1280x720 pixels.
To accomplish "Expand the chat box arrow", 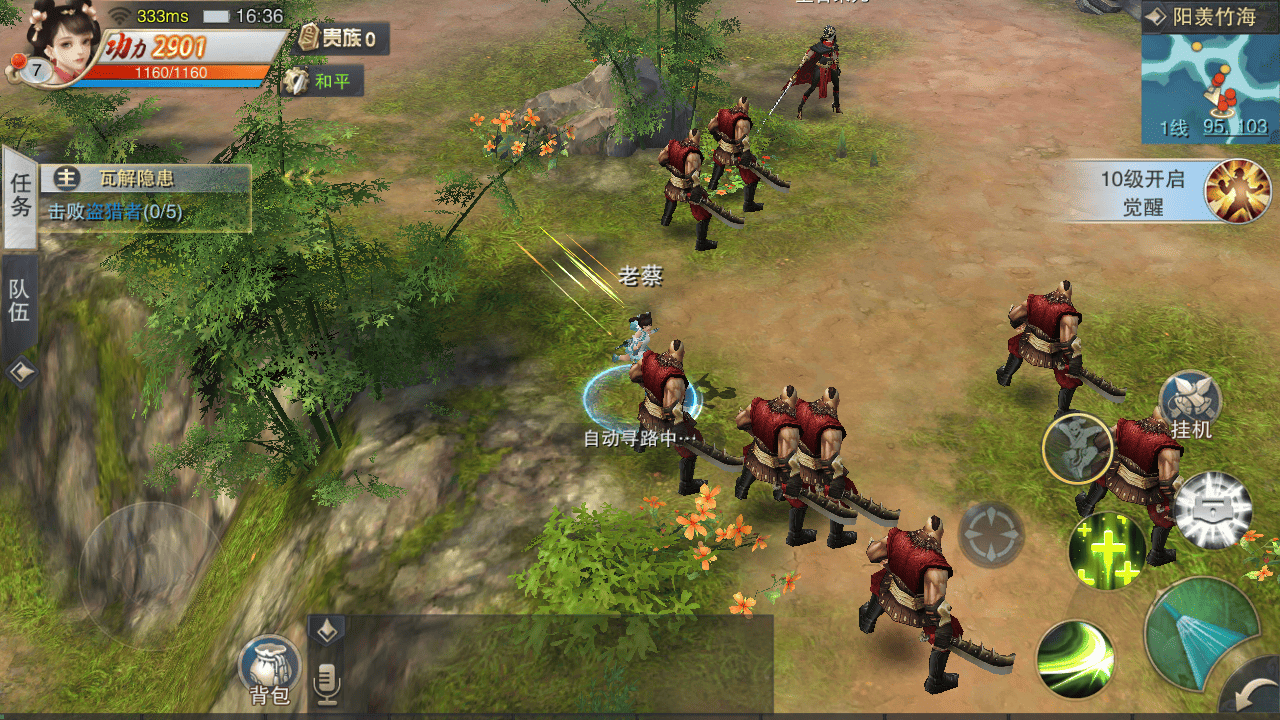I will [x=327, y=630].
